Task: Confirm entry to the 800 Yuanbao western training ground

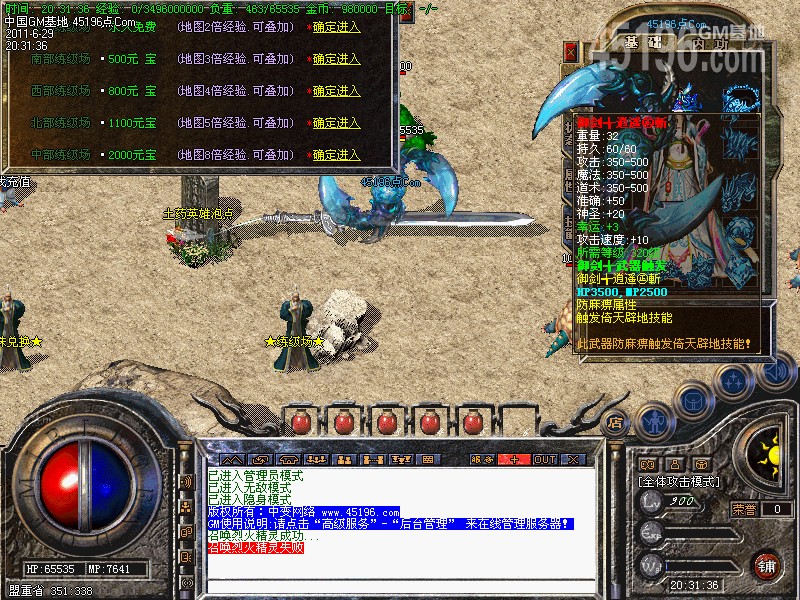Action: (336, 91)
